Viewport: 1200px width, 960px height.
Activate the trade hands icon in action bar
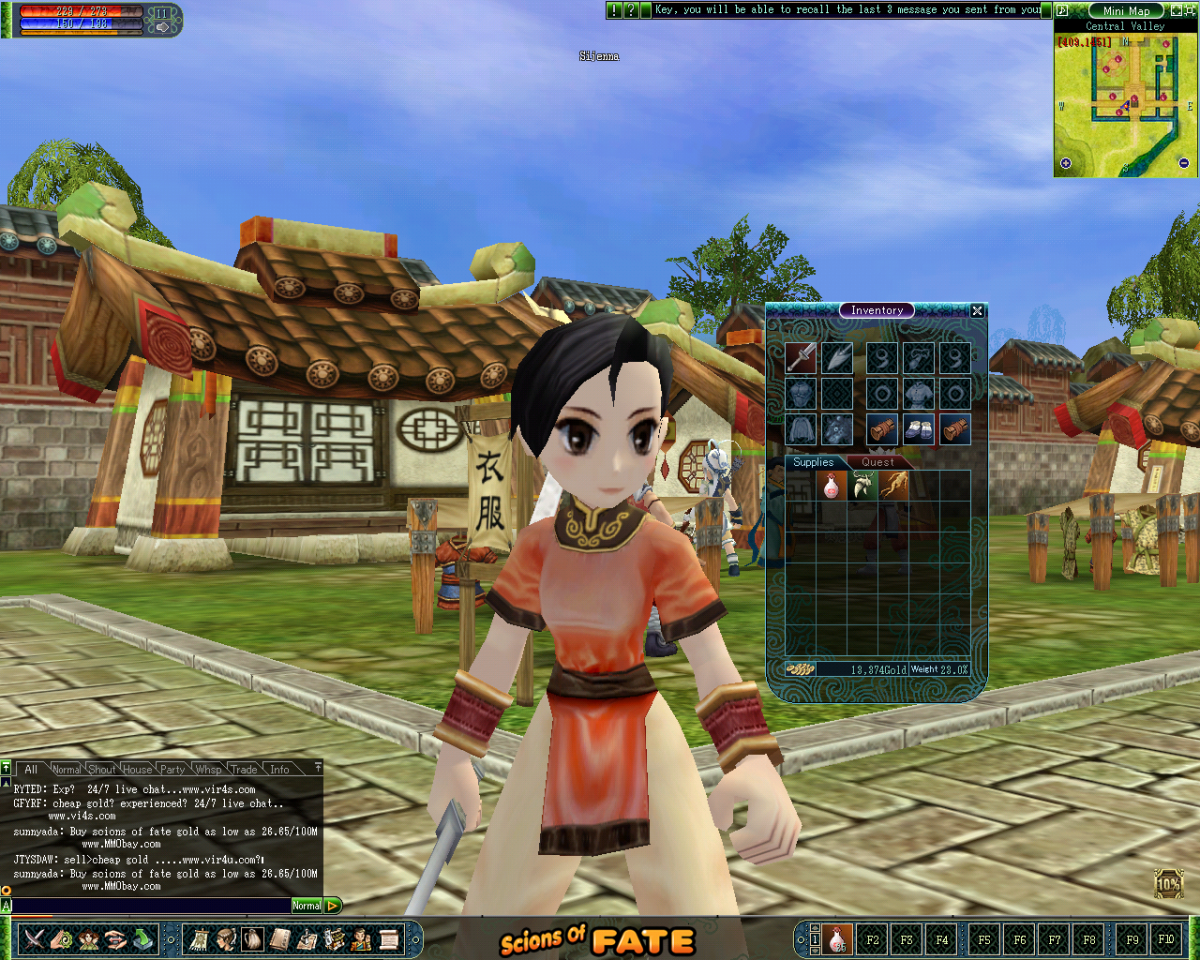(116, 939)
